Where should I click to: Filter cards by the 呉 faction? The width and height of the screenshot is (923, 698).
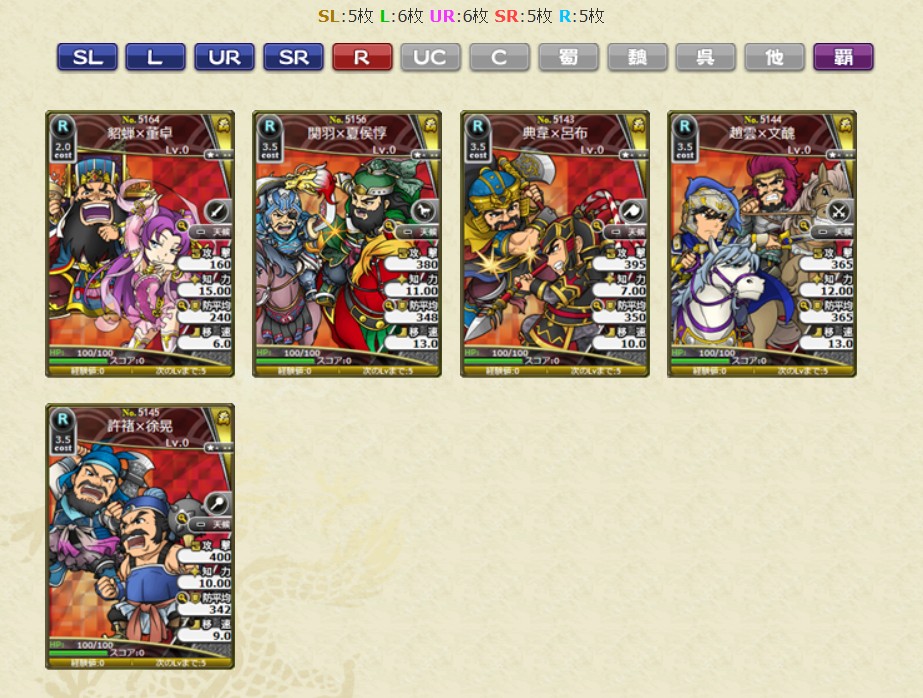click(x=705, y=57)
